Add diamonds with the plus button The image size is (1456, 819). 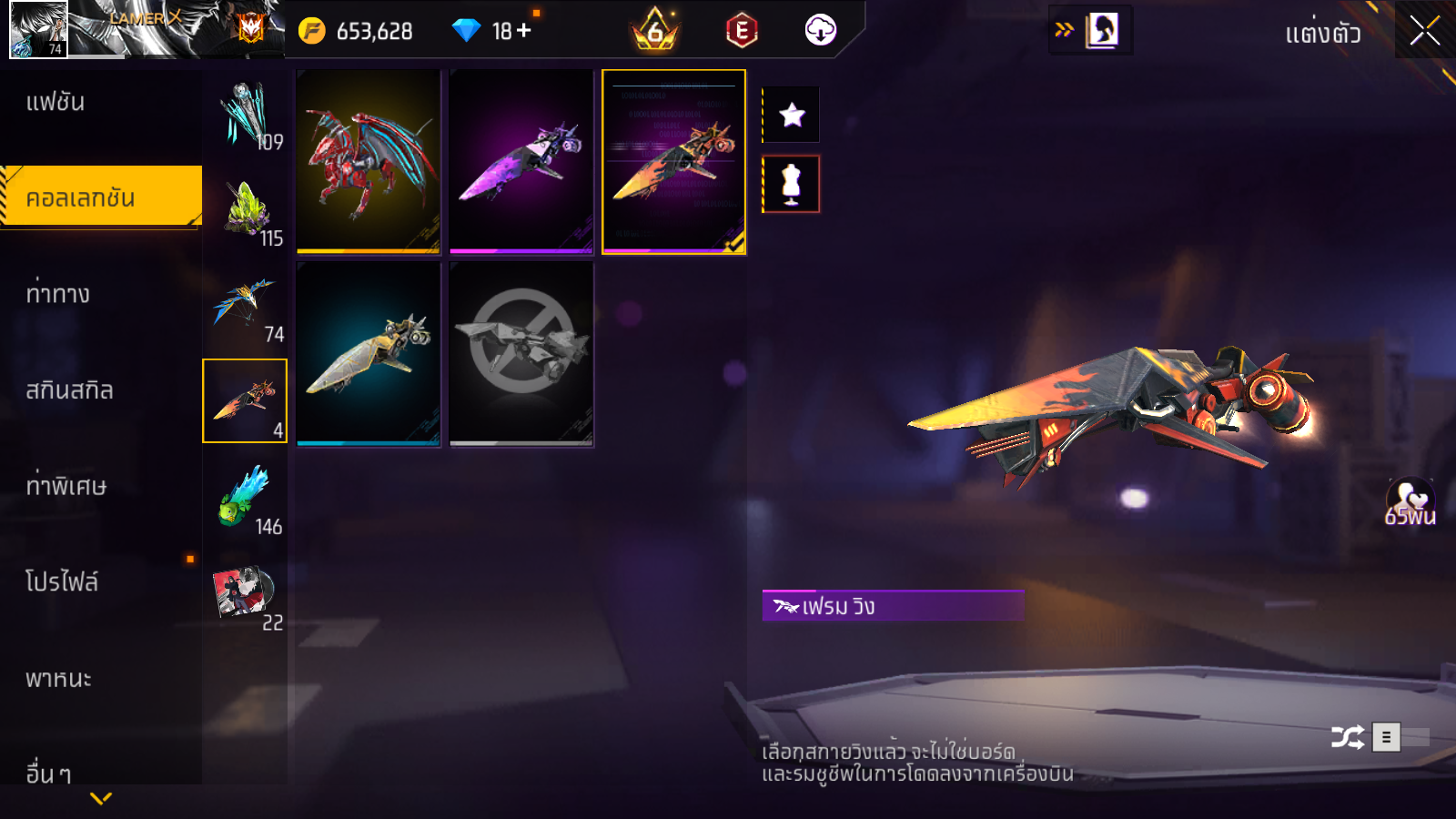[524, 31]
